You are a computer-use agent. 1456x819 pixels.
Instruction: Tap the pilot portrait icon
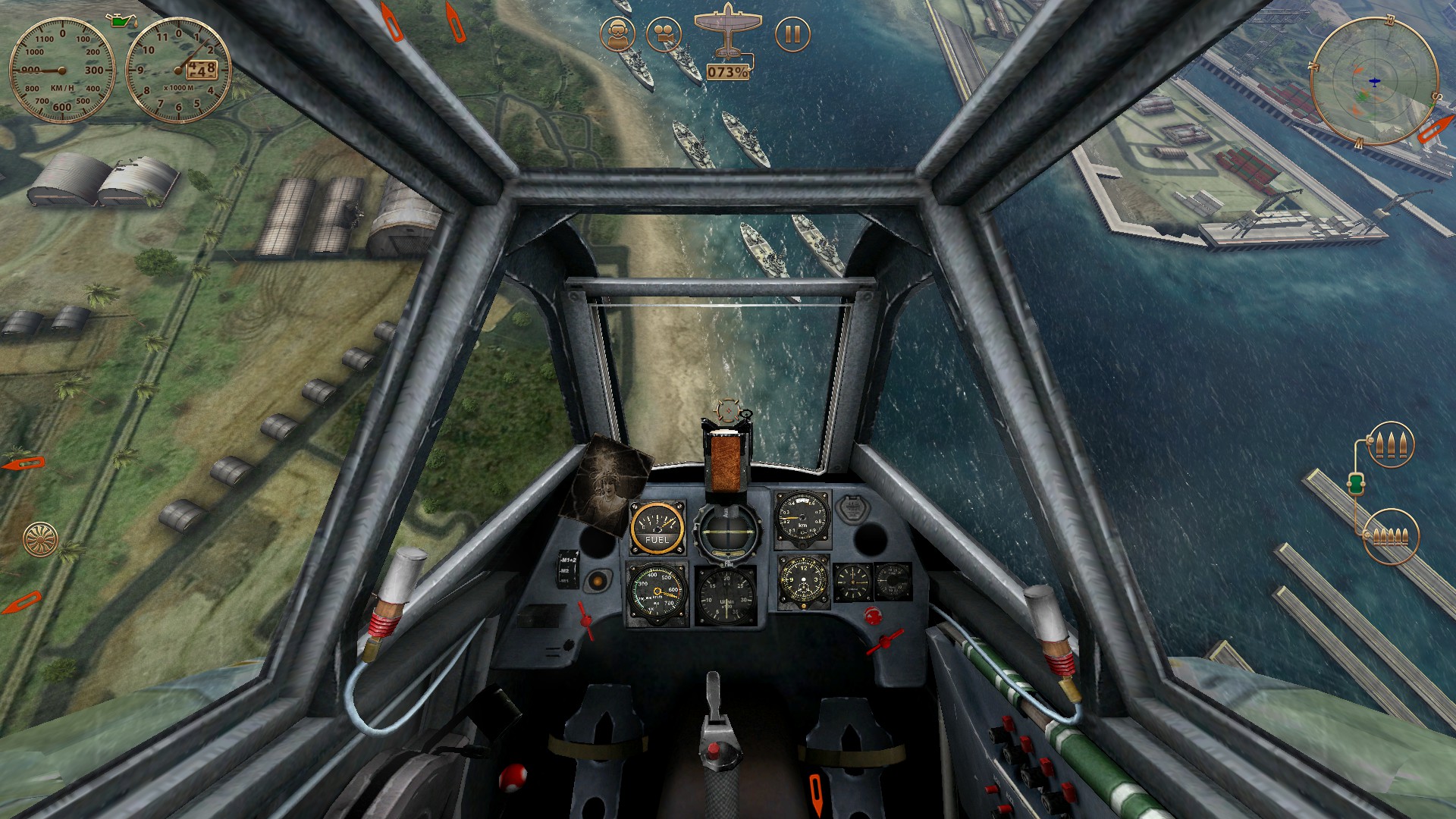tap(618, 35)
